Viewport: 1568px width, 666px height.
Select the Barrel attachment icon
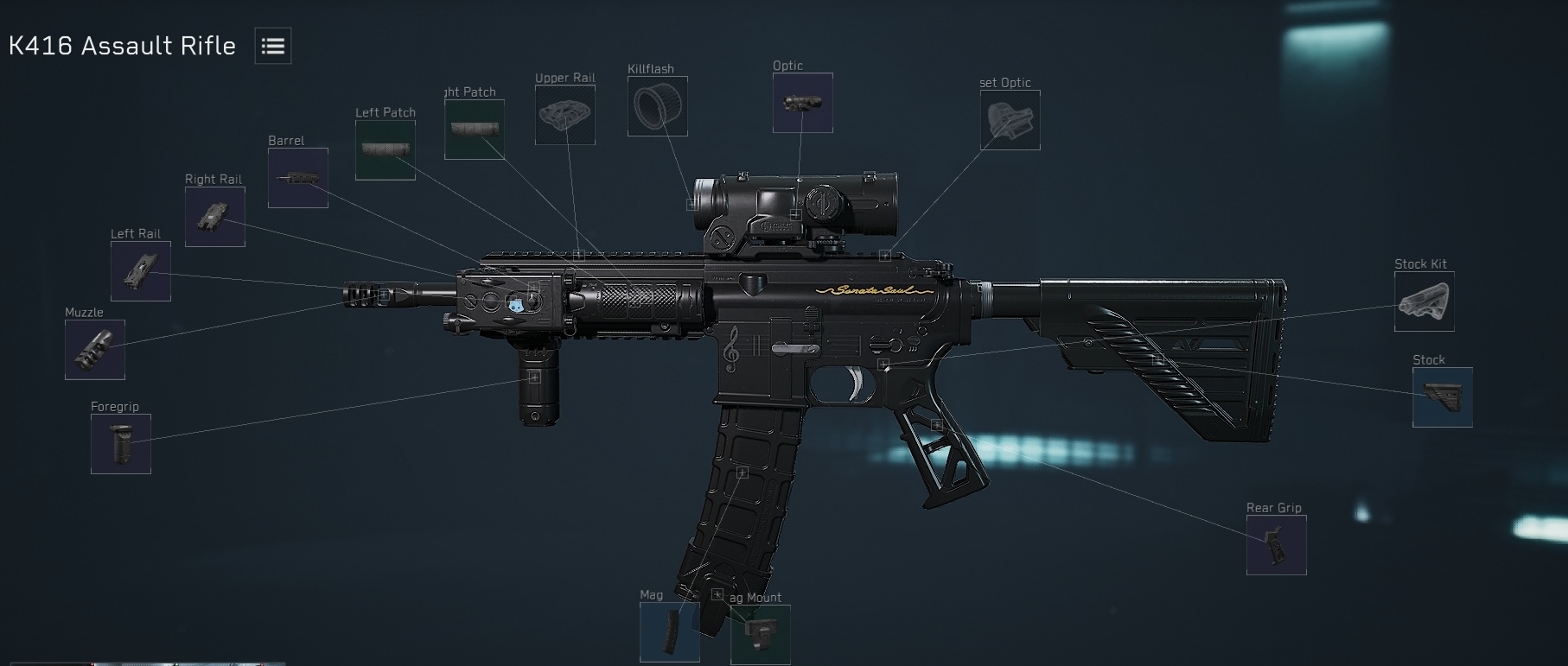(x=297, y=178)
